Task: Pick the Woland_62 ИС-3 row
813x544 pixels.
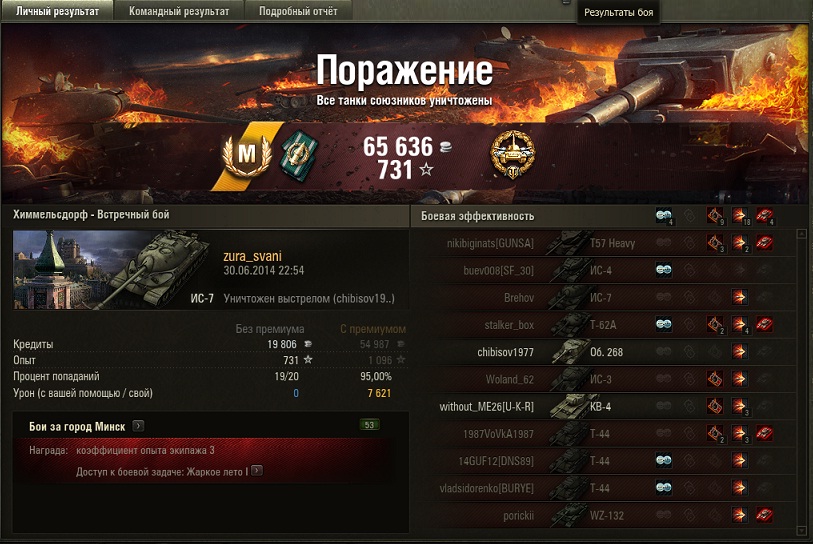Action: [600, 379]
